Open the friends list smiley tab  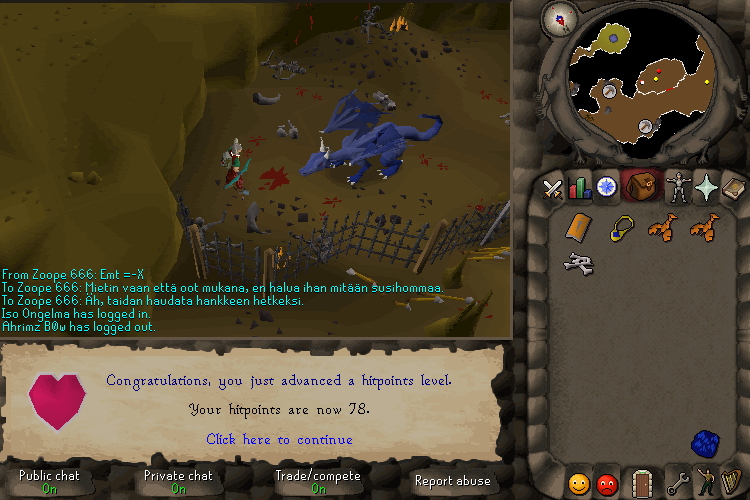tap(579, 484)
